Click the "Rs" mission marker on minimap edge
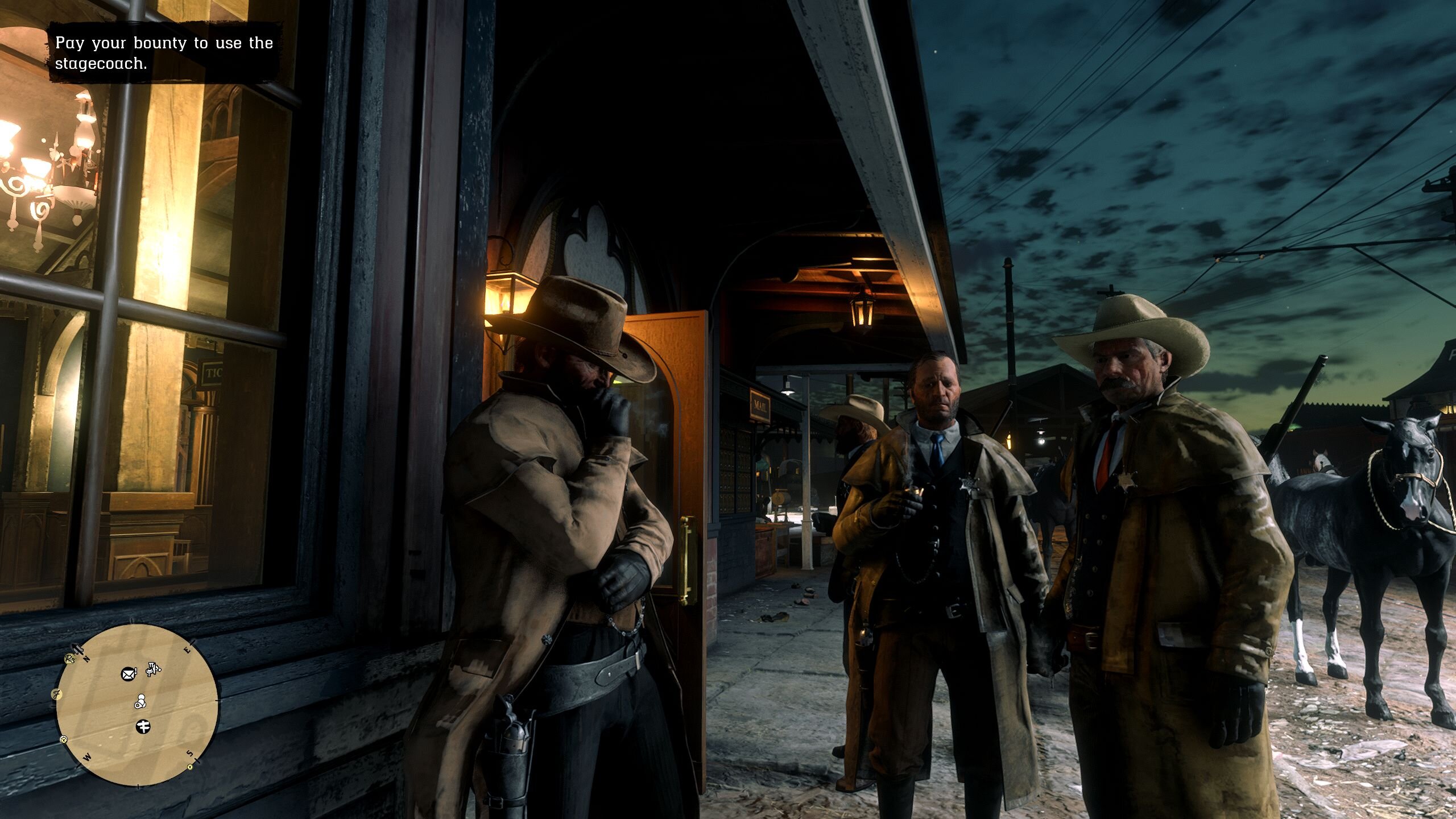1456x819 pixels. pos(69,659)
